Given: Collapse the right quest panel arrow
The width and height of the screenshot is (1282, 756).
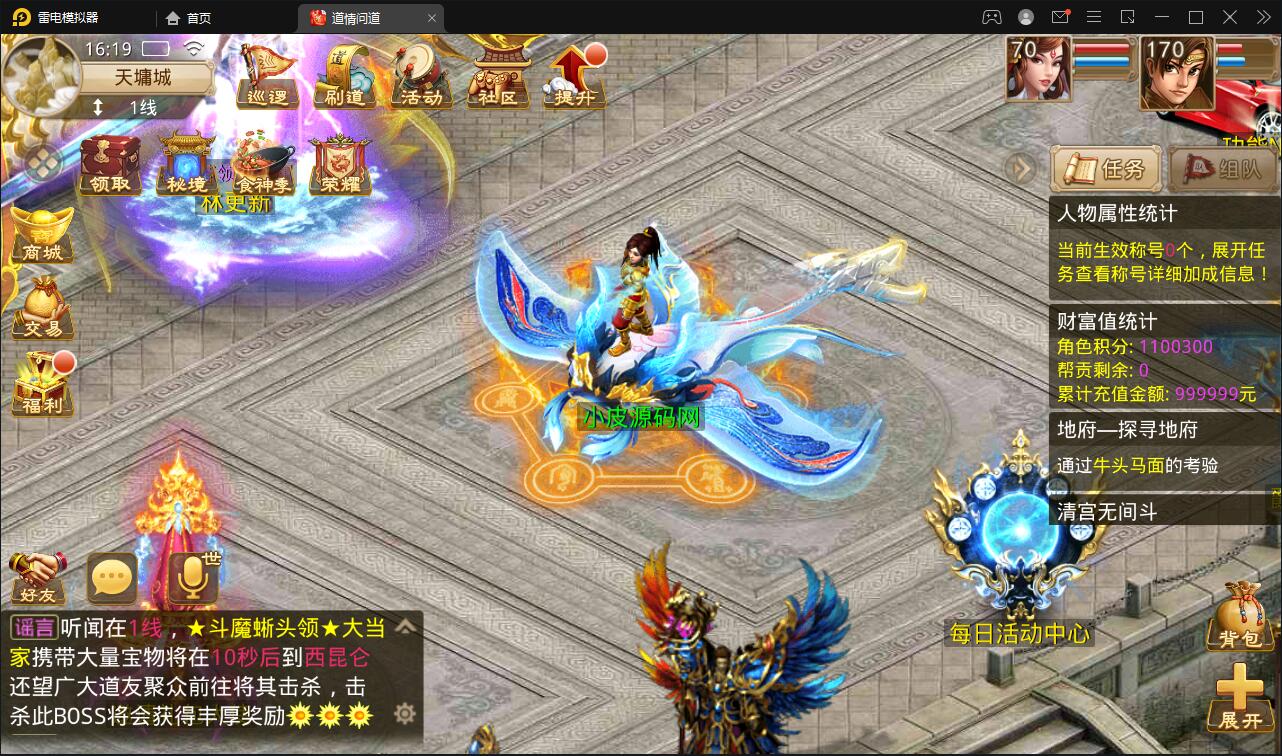Looking at the screenshot, I should click(1019, 167).
